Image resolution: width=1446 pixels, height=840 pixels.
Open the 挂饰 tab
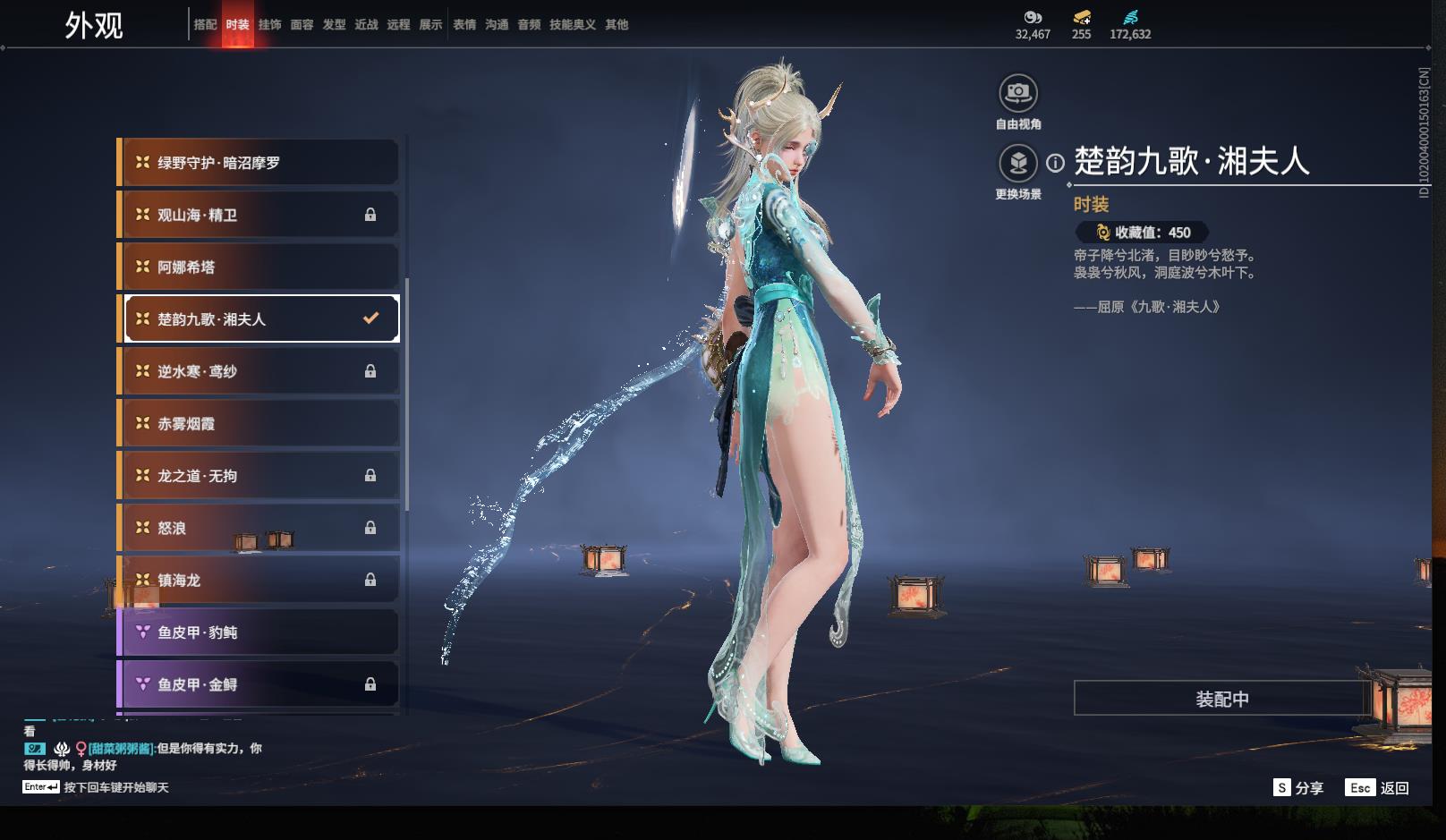click(269, 25)
